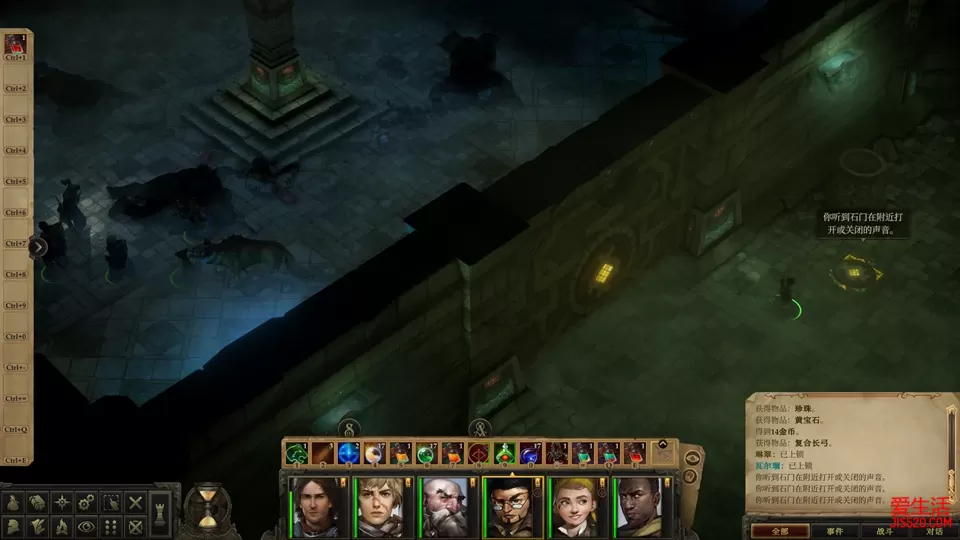Use the green eye potion, slot 9

coord(503,453)
